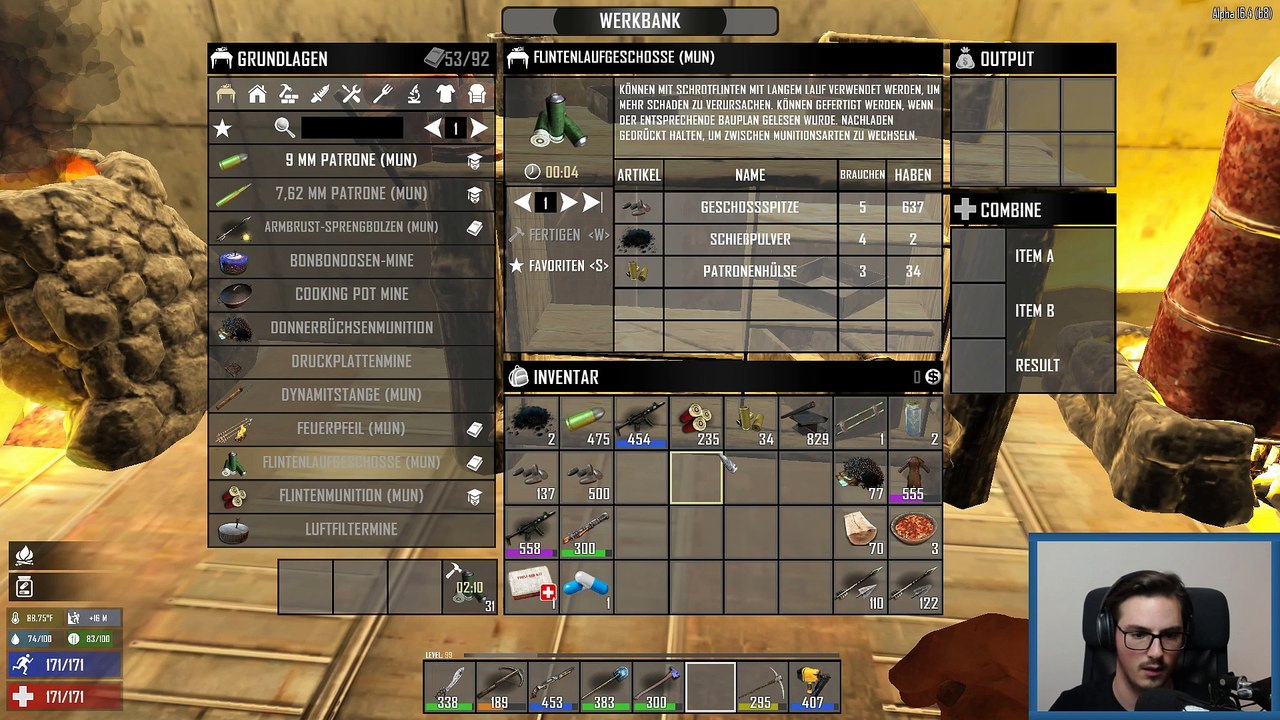Select the 9 mm Patrone recipe
1280x720 pixels.
pos(351,160)
